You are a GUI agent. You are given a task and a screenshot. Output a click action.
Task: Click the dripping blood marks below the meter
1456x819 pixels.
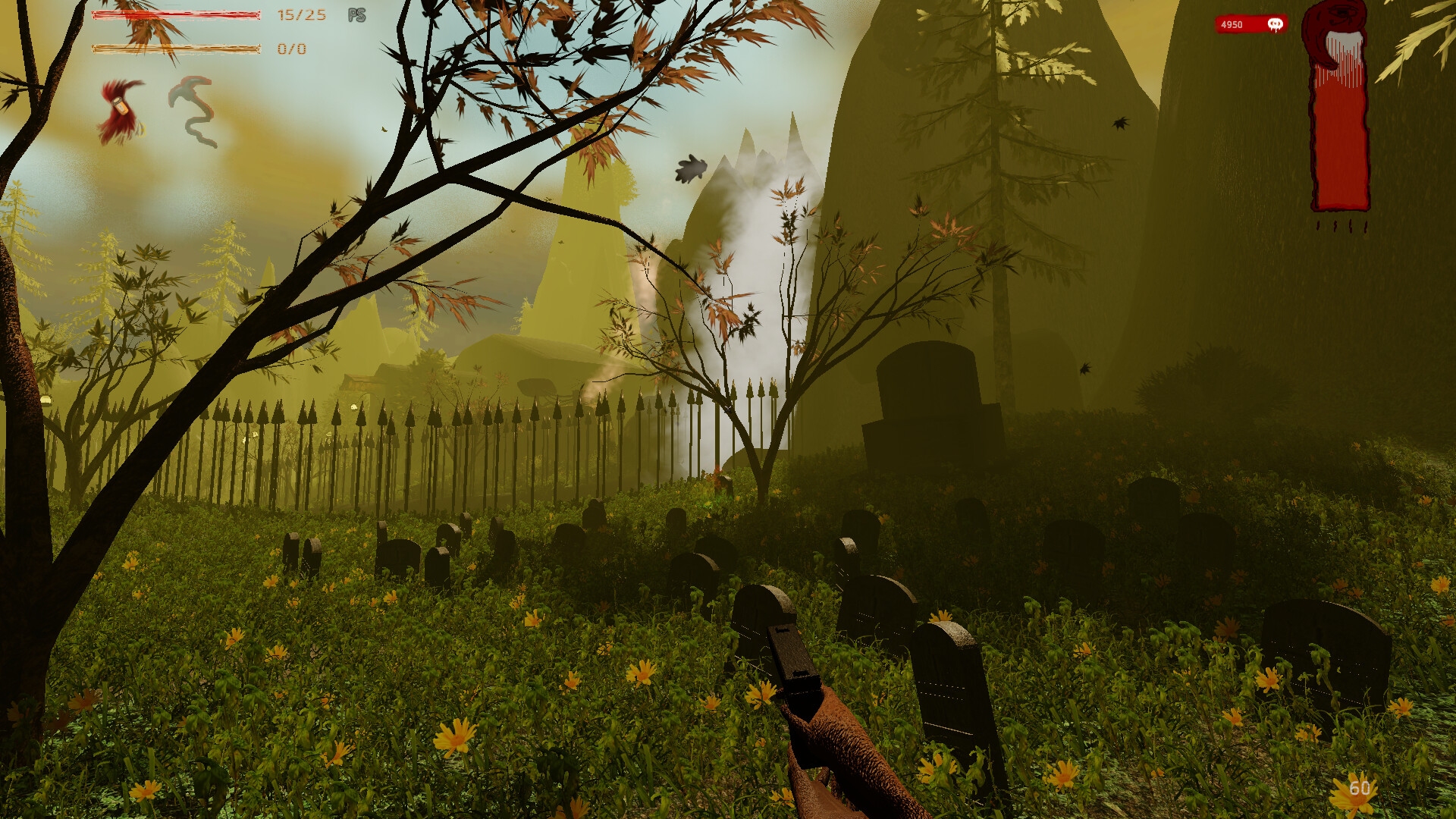1342,226
